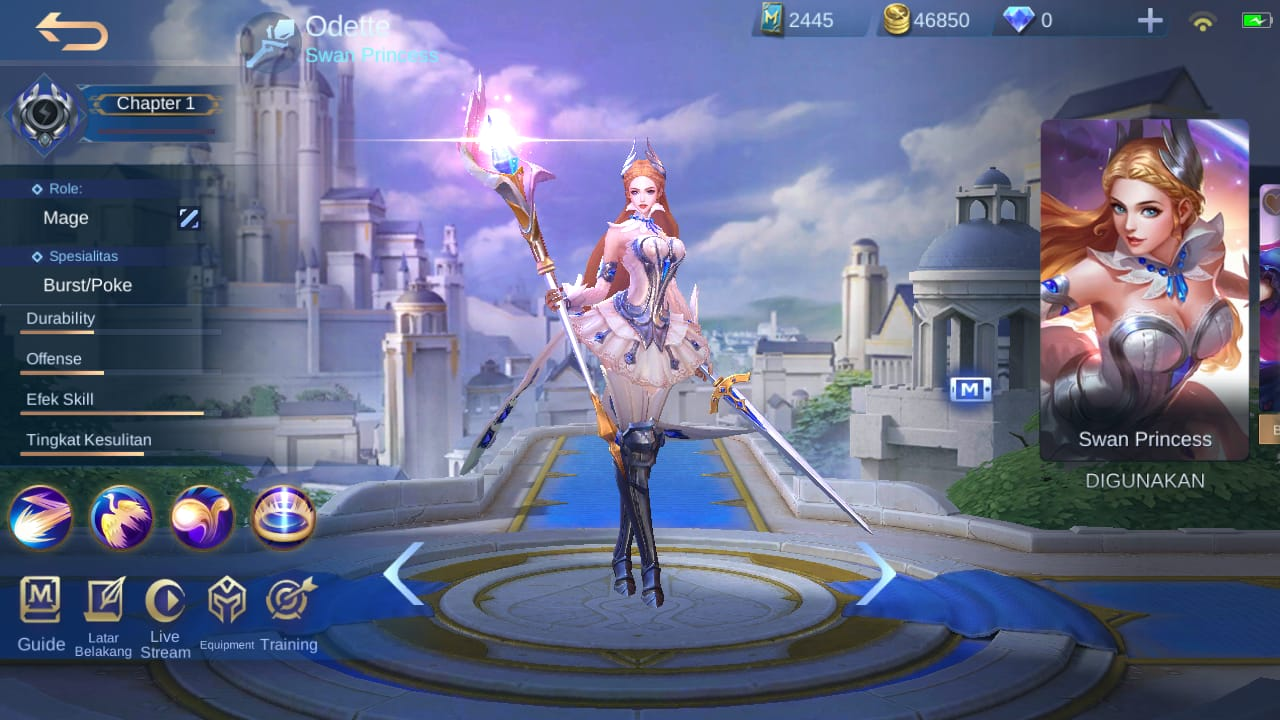Open the glowing ultimate skill icon
Screen dimensions: 1280x720
(283, 518)
